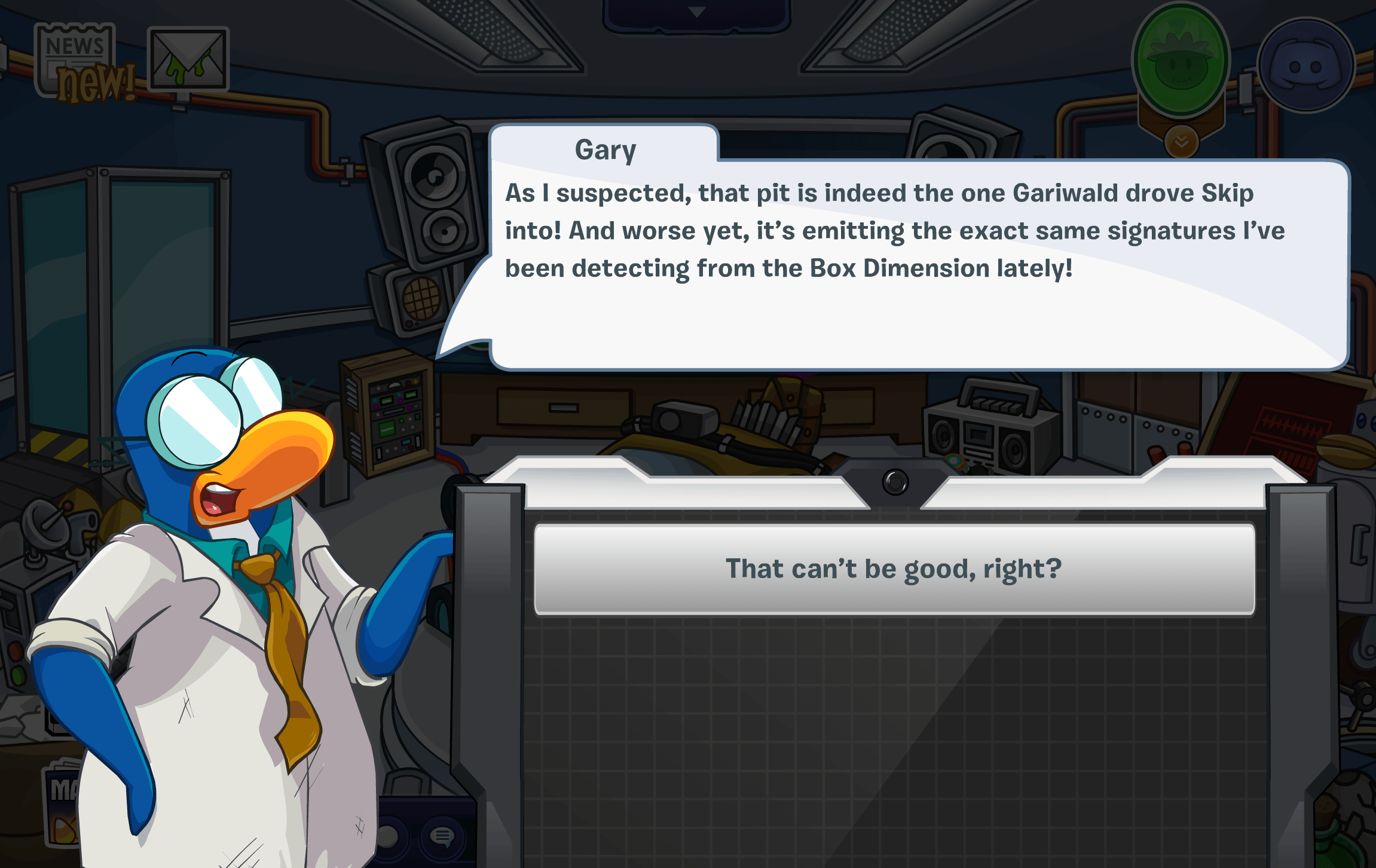Viewport: 1376px width, 868px height.
Task: Open the dropdown tab at top center
Action: point(696,13)
